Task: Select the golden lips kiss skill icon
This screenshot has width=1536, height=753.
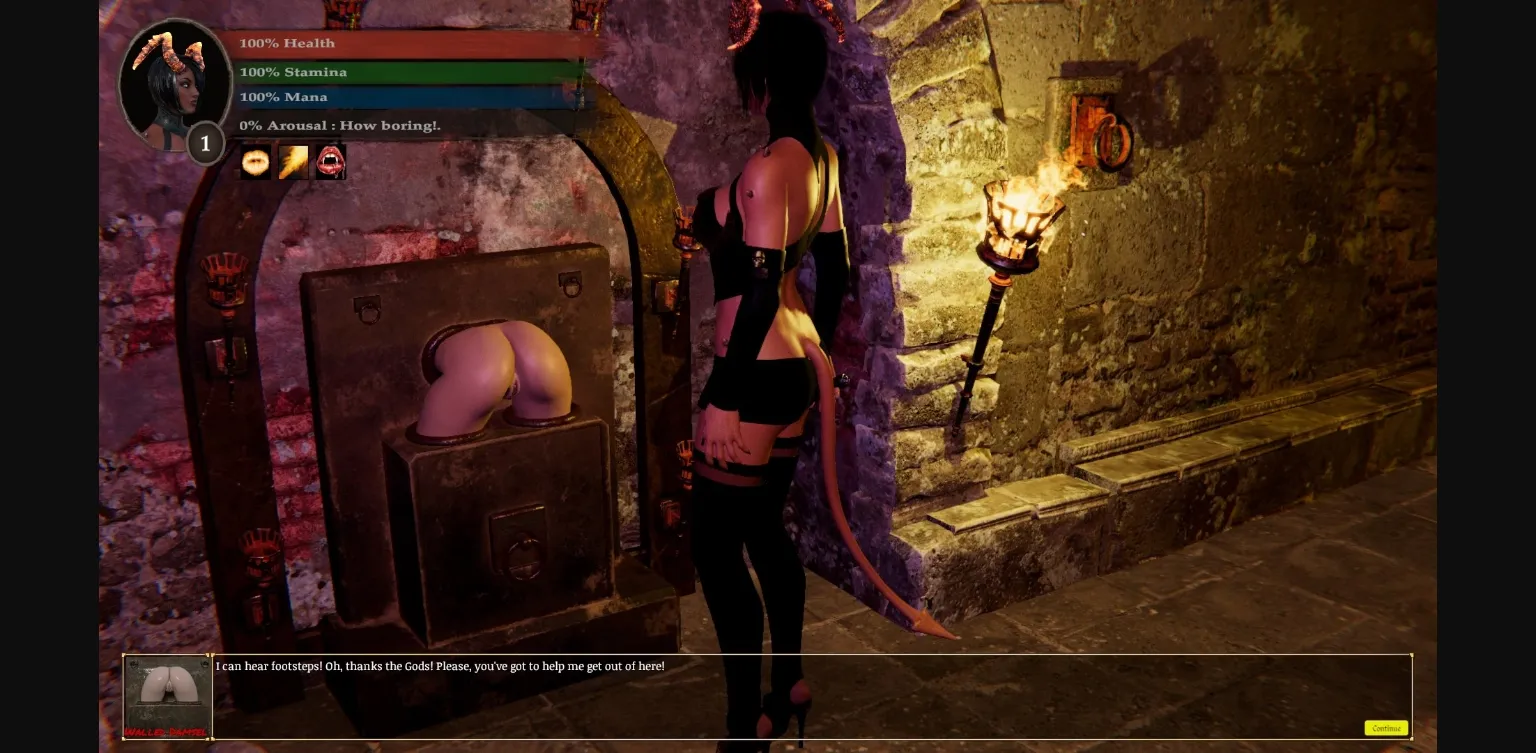Action: pos(255,161)
